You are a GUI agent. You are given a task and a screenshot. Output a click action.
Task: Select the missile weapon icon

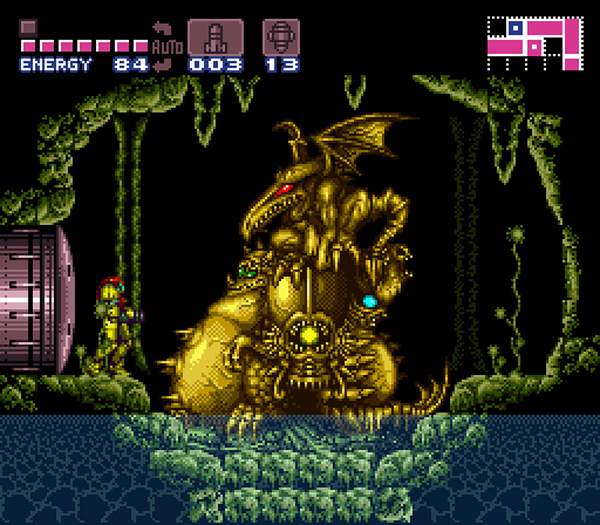click(x=215, y=36)
